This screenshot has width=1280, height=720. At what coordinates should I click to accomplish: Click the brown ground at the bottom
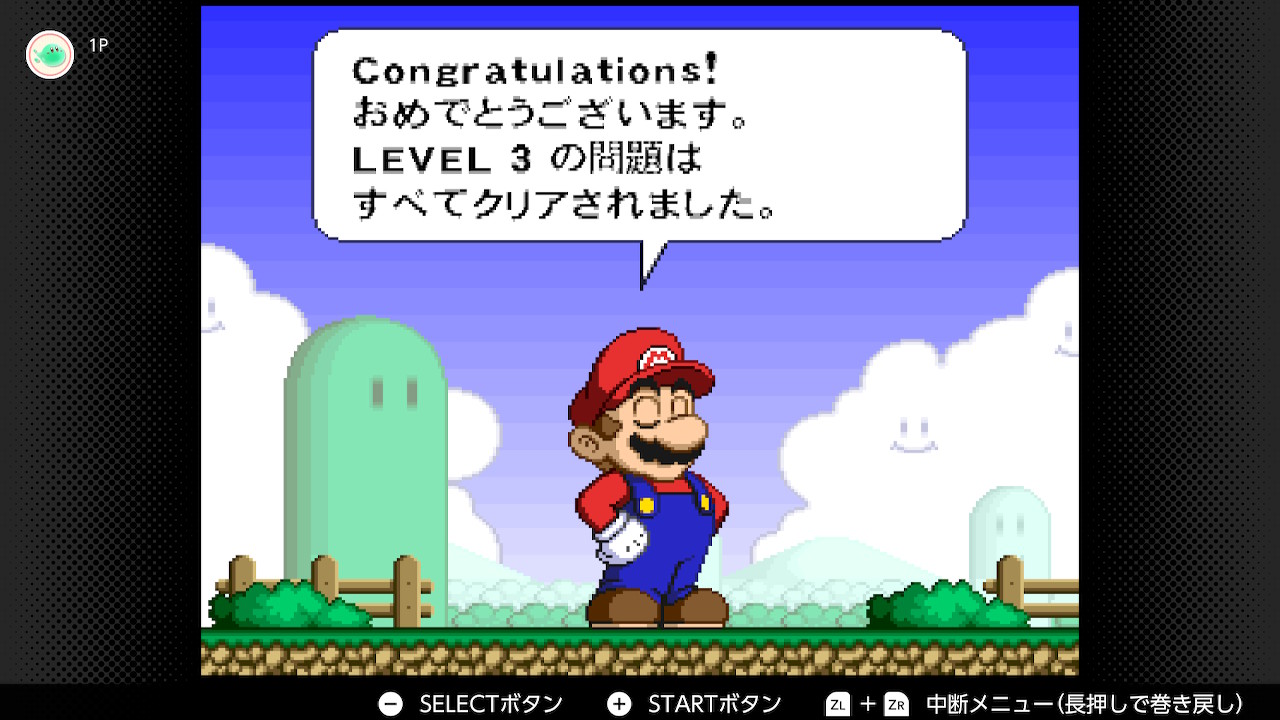(640, 660)
